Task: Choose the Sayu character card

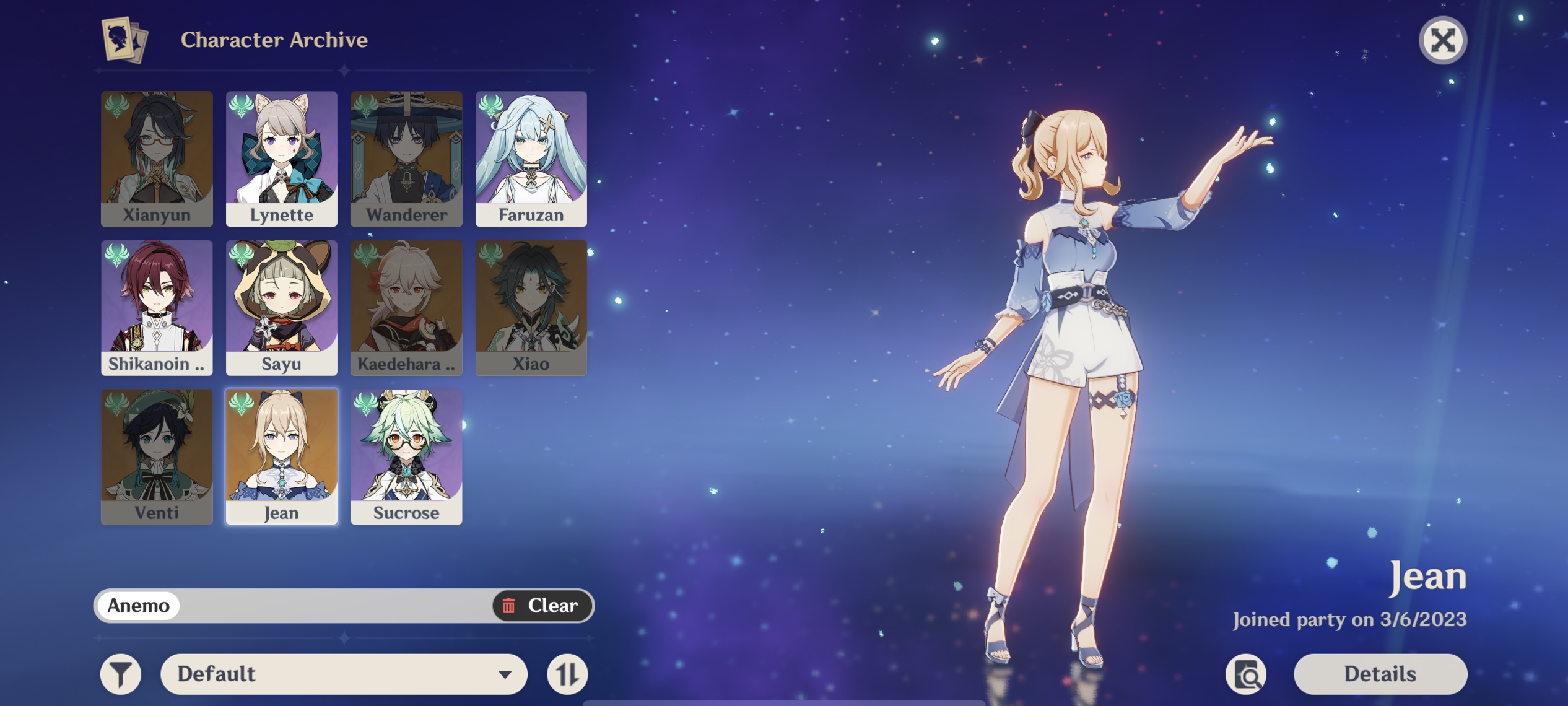Action: coord(282,307)
